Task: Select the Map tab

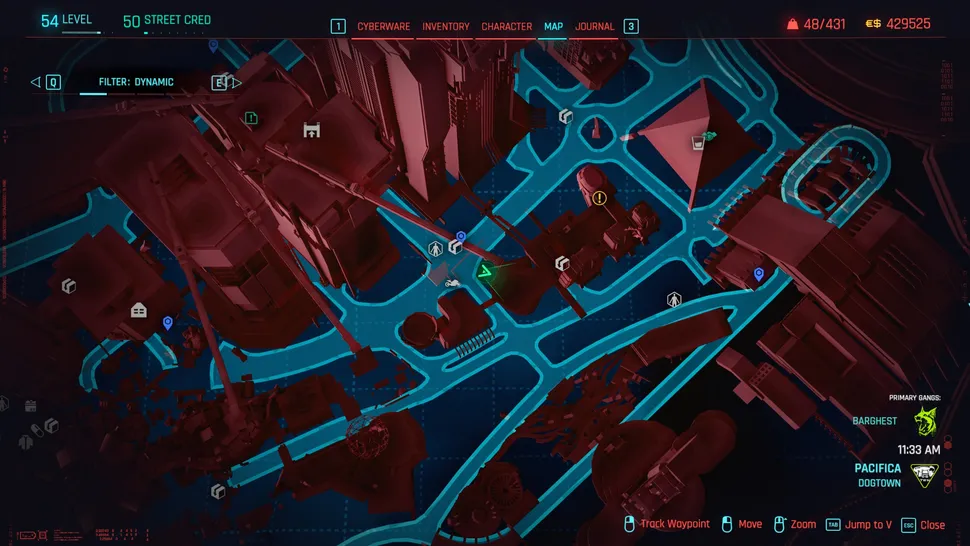Action: pyautogui.click(x=553, y=26)
